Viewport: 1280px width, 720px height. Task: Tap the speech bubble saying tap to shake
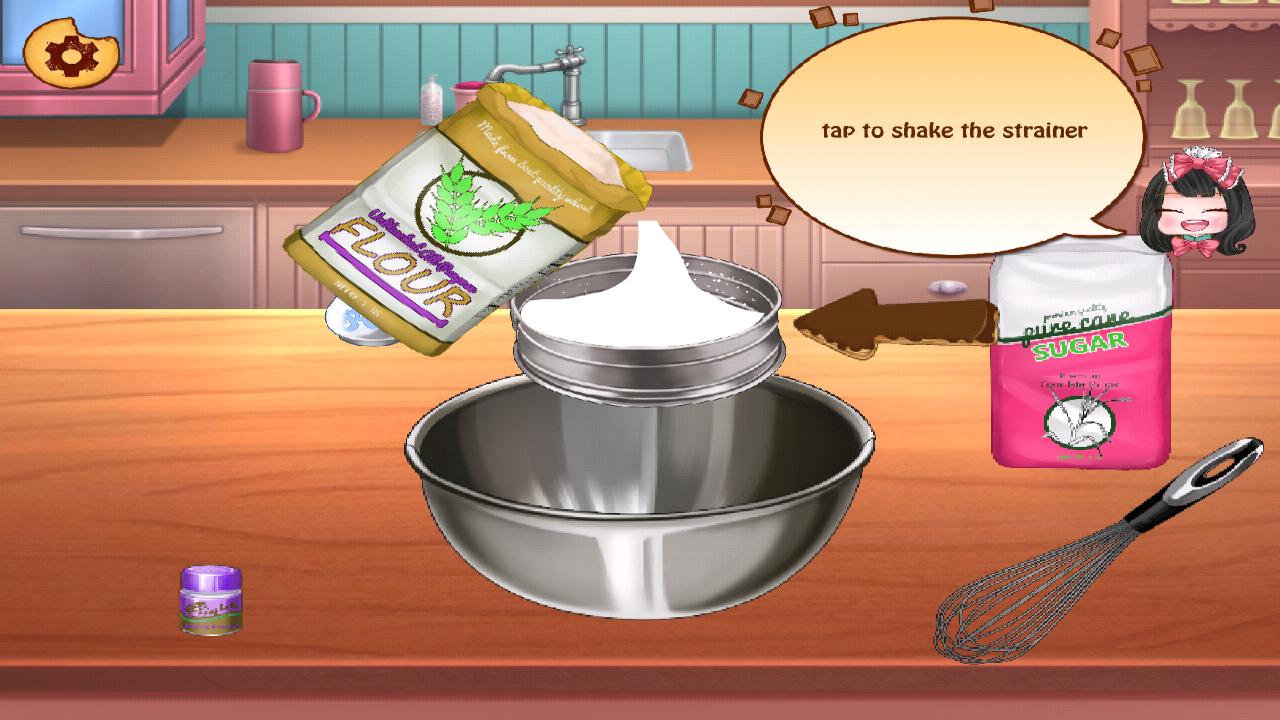tap(955, 128)
